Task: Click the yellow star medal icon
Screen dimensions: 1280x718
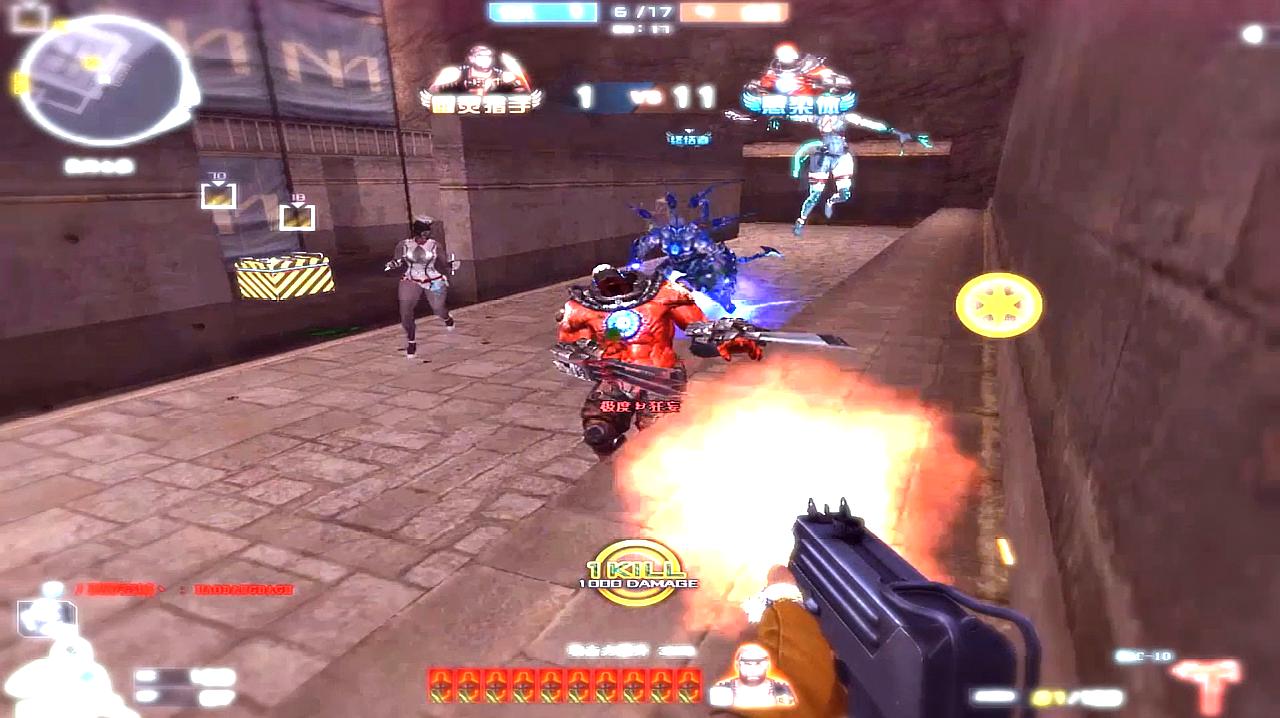Action: click(998, 305)
